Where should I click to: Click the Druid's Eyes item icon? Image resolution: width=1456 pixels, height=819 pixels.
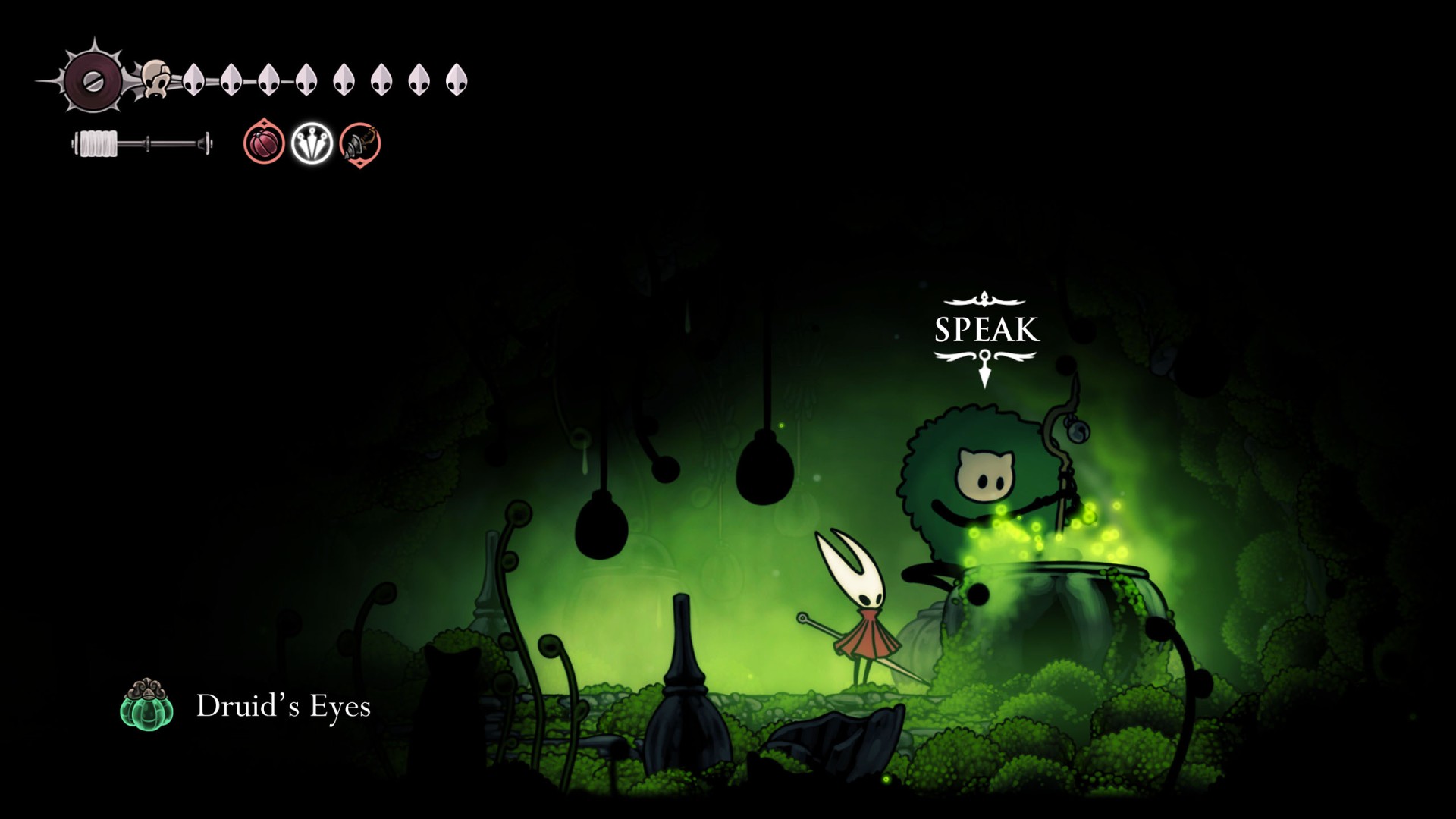click(x=146, y=705)
